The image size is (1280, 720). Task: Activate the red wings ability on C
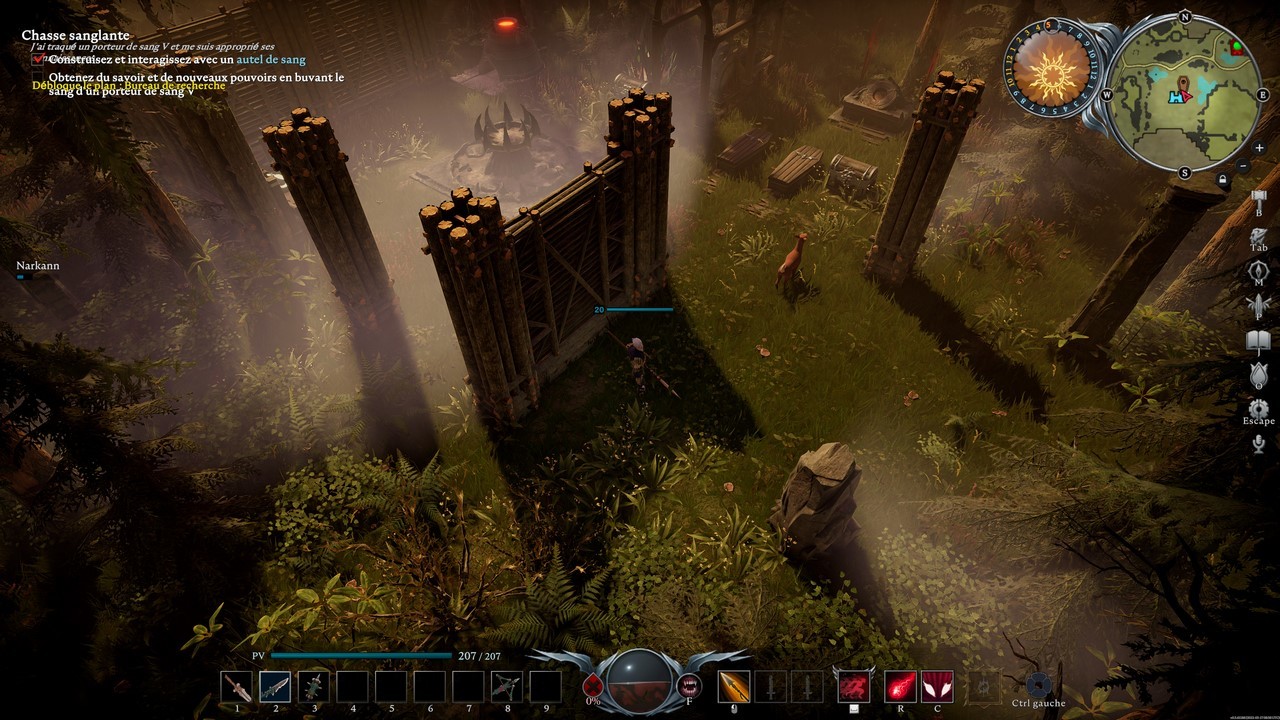pos(937,686)
